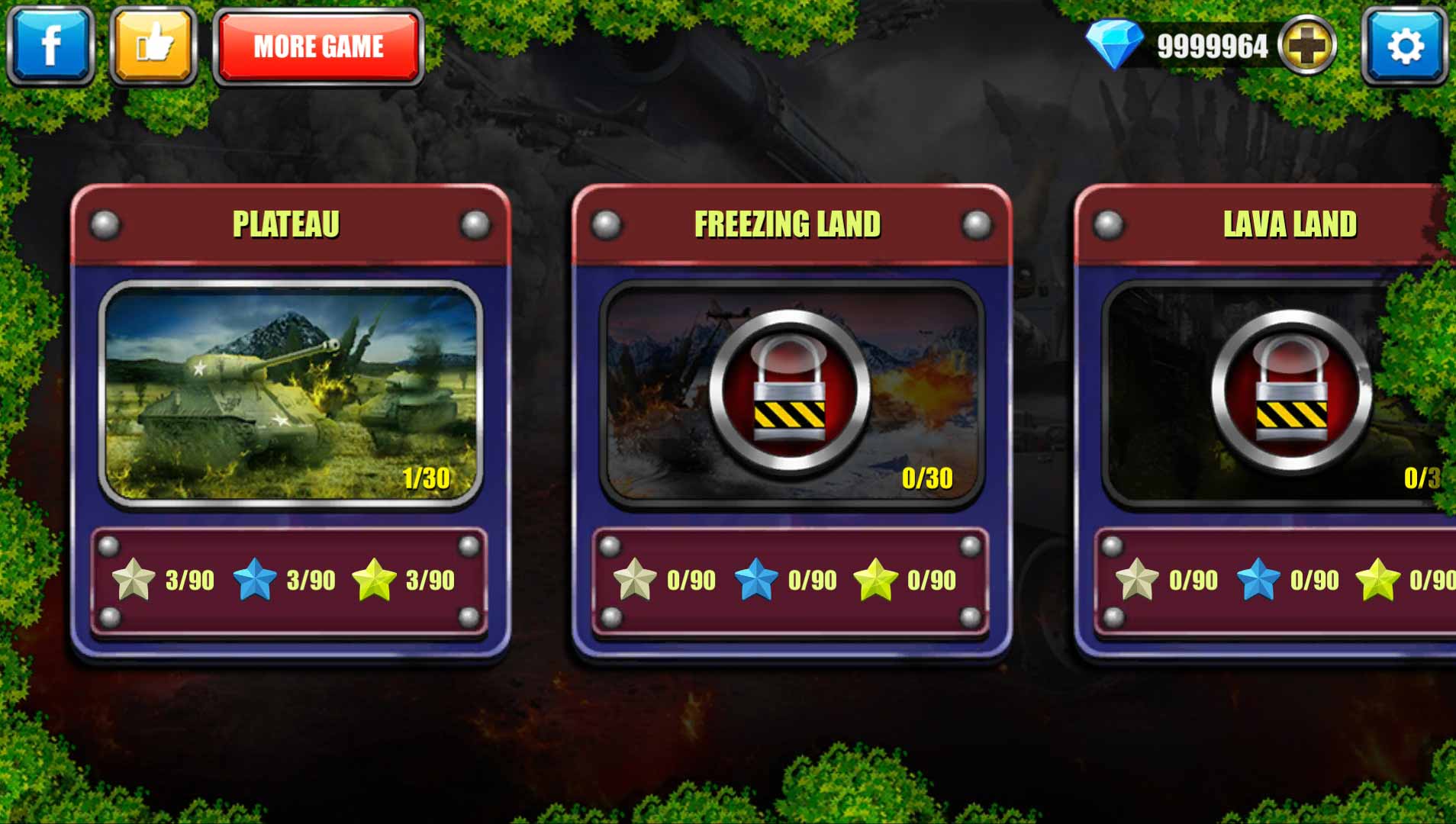Check the 1/30 progress label on Plateau
The height and width of the screenshot is (824, 1456).
[427, 477]
